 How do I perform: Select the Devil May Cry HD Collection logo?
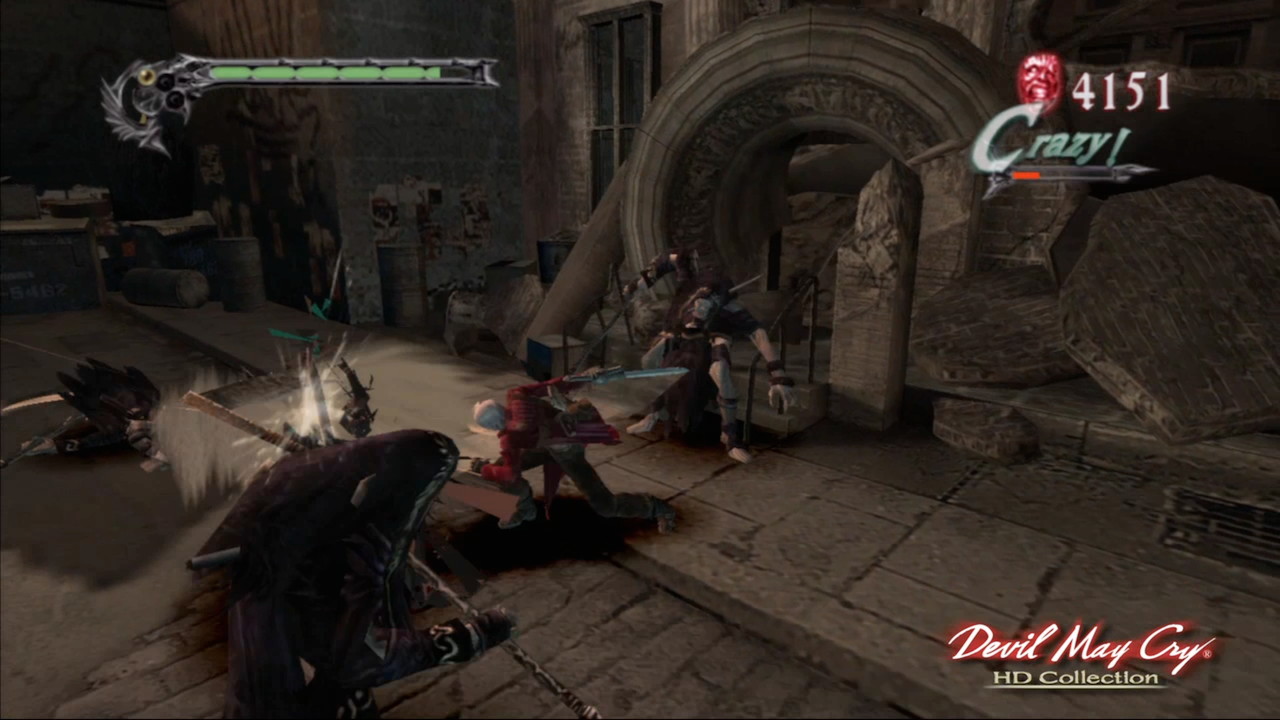1081,654
